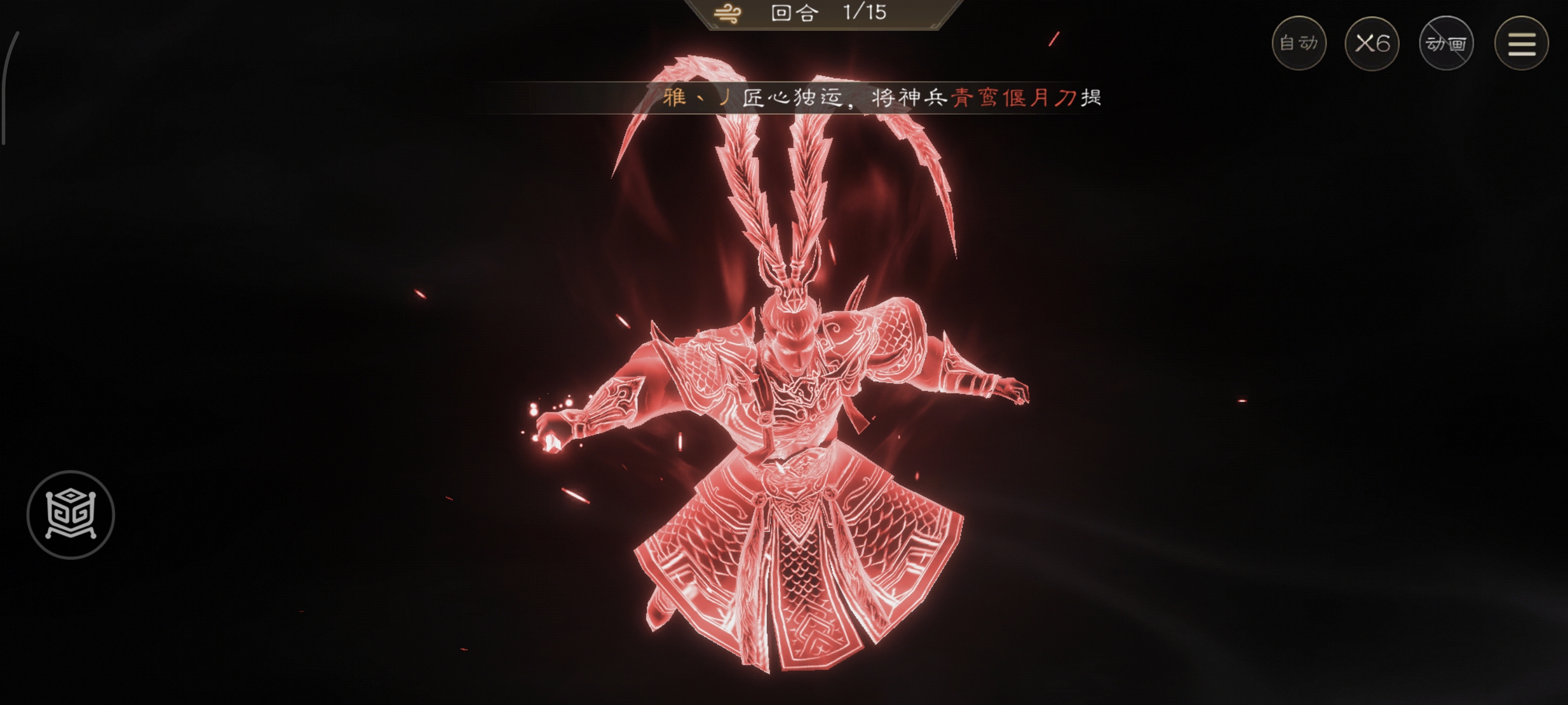Select the three-line menu icon at top right
The width and height of the screenshot is (1568, 705).
pyautogui.click(x=1522, y=43)
